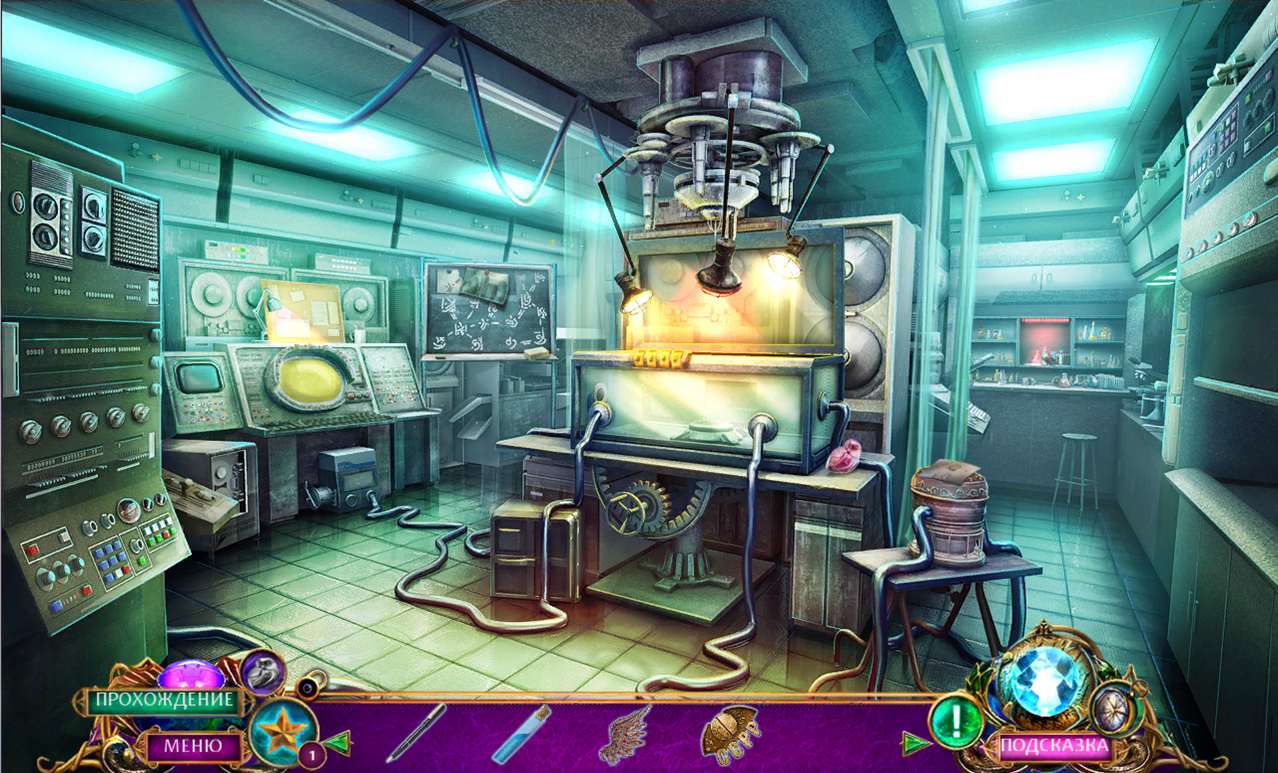Open the silver creature portrait icon
This screenshot has width=1278, height=773.
(263, 672)
